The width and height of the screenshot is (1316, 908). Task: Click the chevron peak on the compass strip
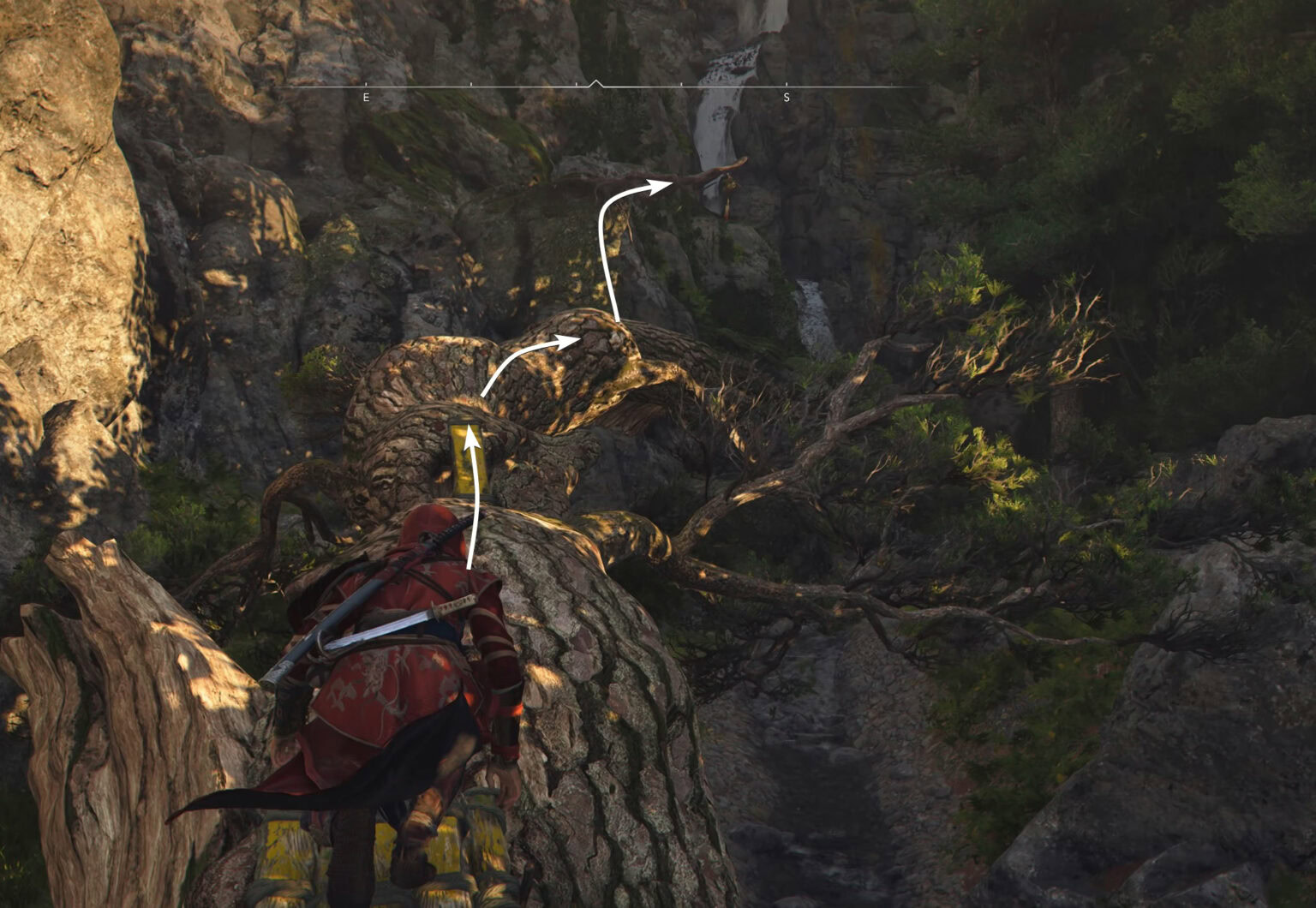[x=595, y=79]
